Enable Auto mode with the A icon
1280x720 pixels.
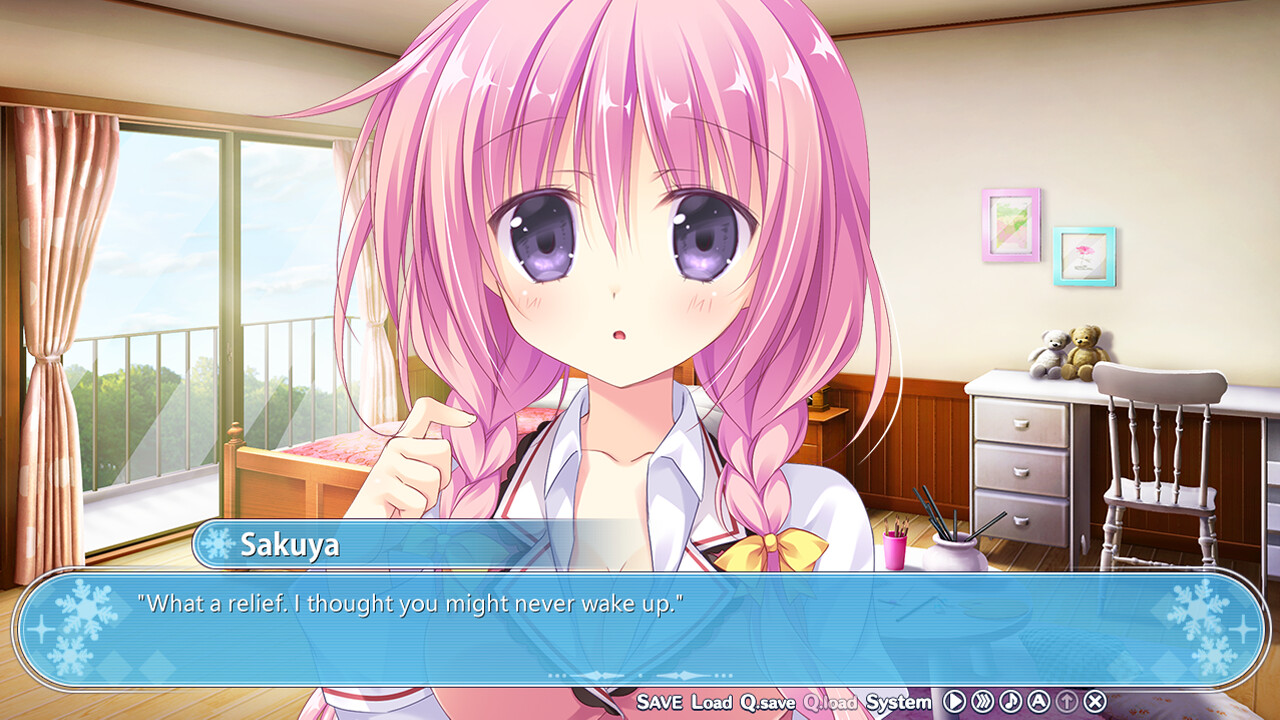point(1038,701)
